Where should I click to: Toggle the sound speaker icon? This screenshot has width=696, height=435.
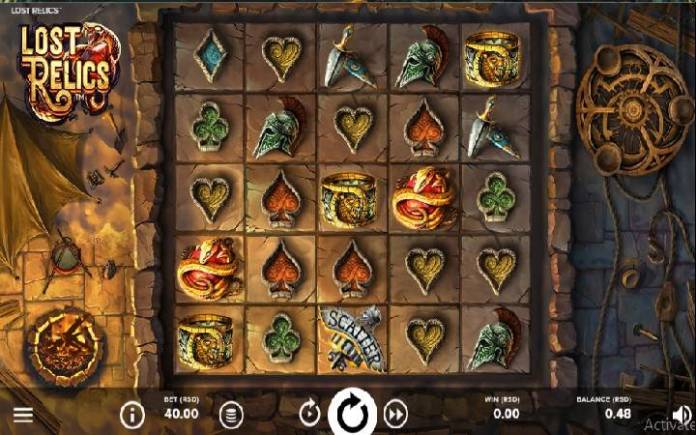point(683,414)
